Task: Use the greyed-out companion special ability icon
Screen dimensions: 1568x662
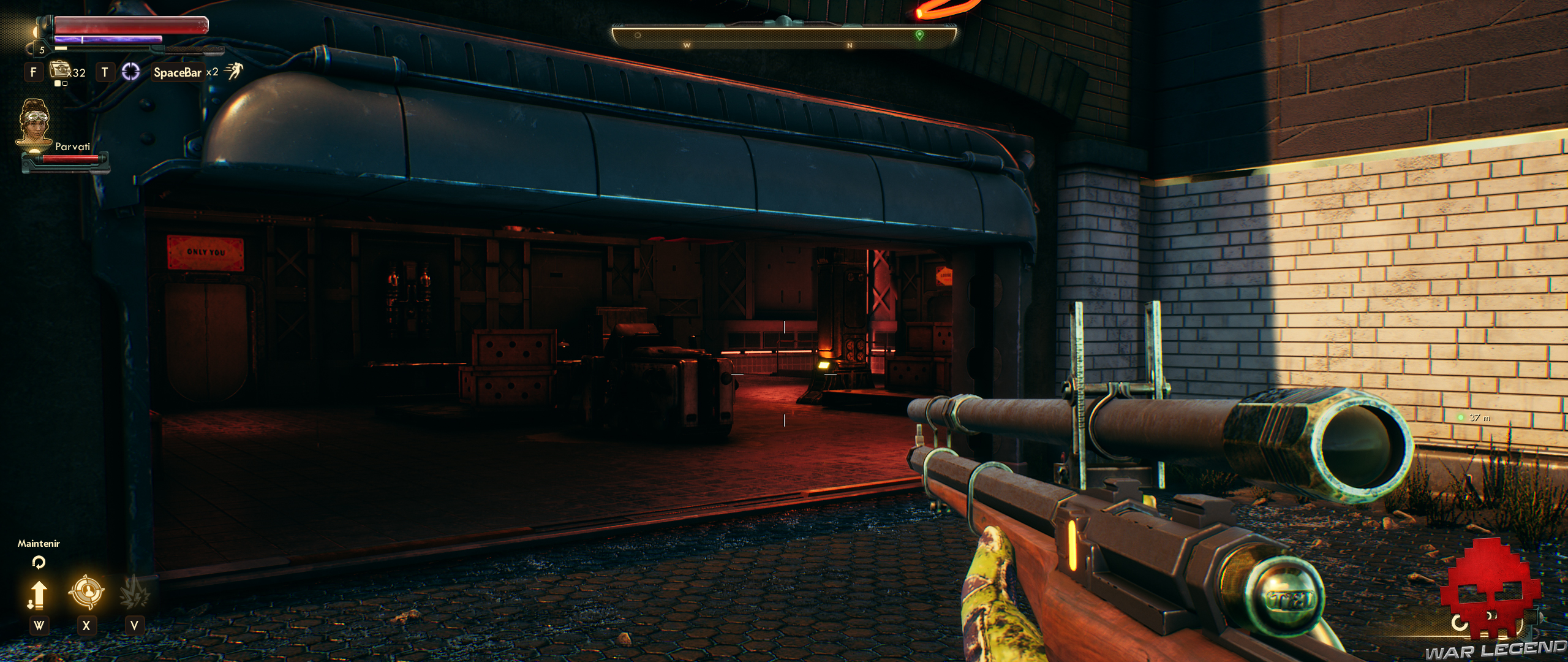Action: [x=134, y=592]
